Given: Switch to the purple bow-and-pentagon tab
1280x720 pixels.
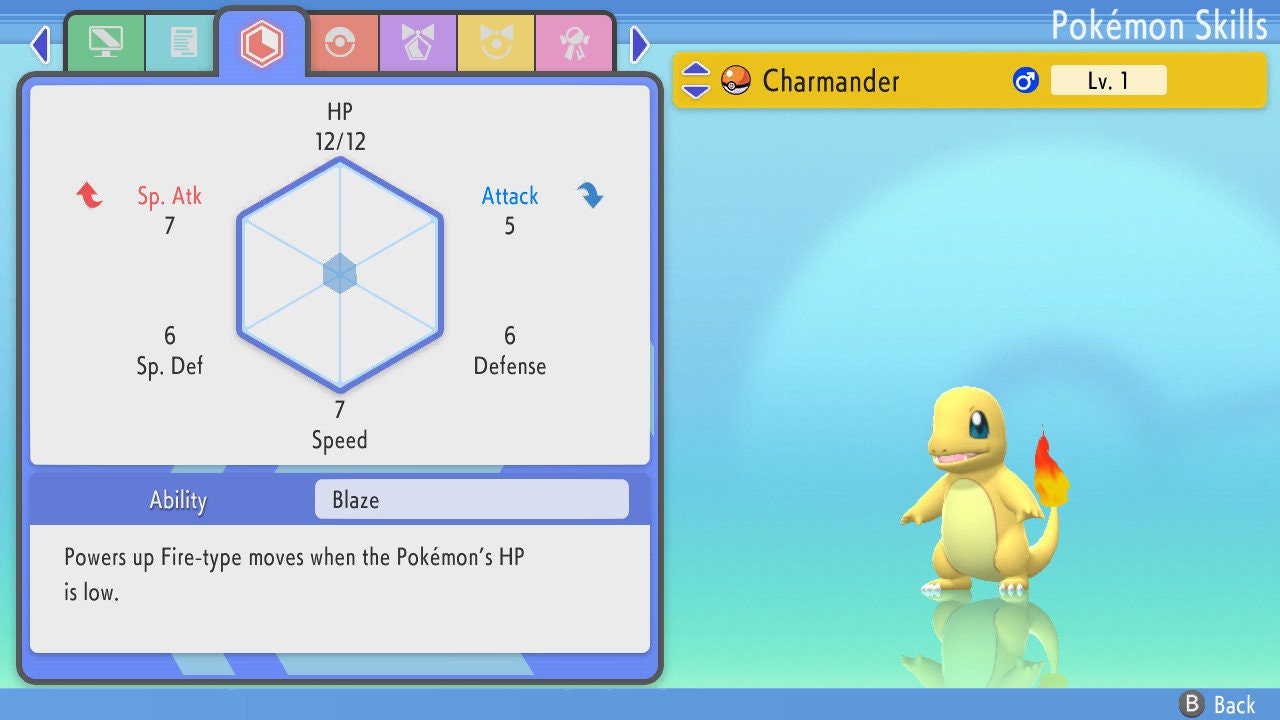Looking at the screenshot, I should click(x=418, y=43).
